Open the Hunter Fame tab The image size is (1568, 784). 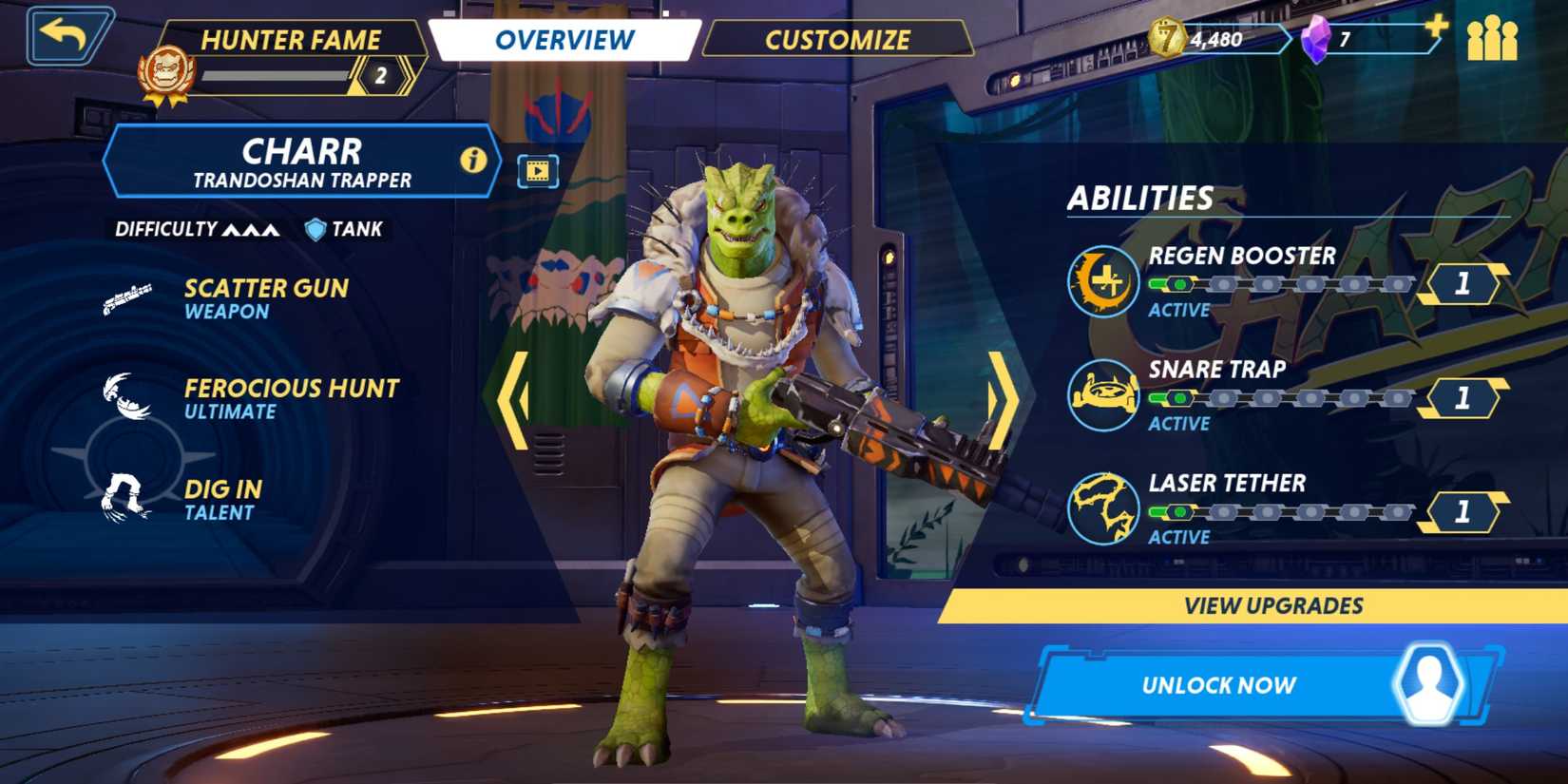(290, 40)
